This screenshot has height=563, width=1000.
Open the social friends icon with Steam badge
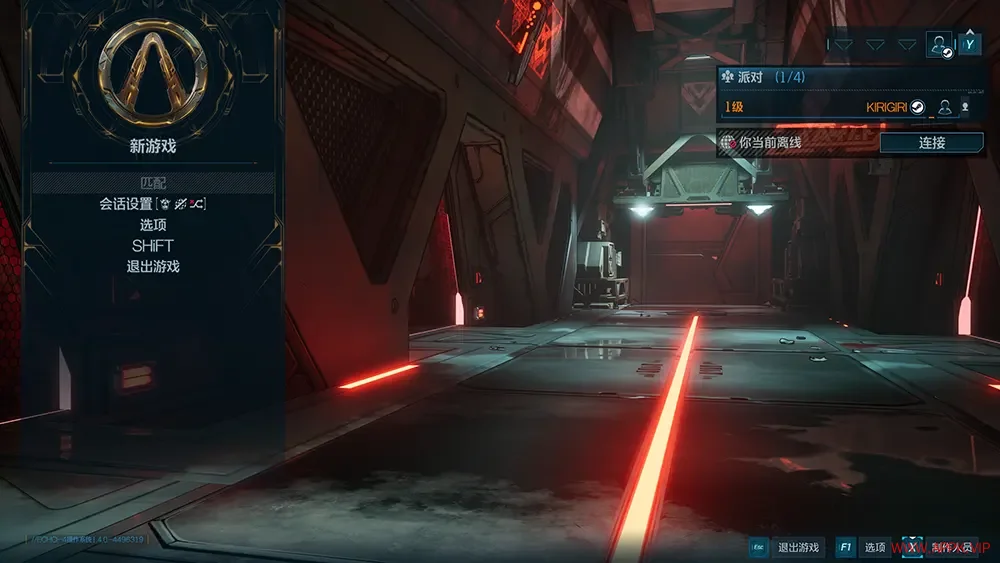point(939,44)
